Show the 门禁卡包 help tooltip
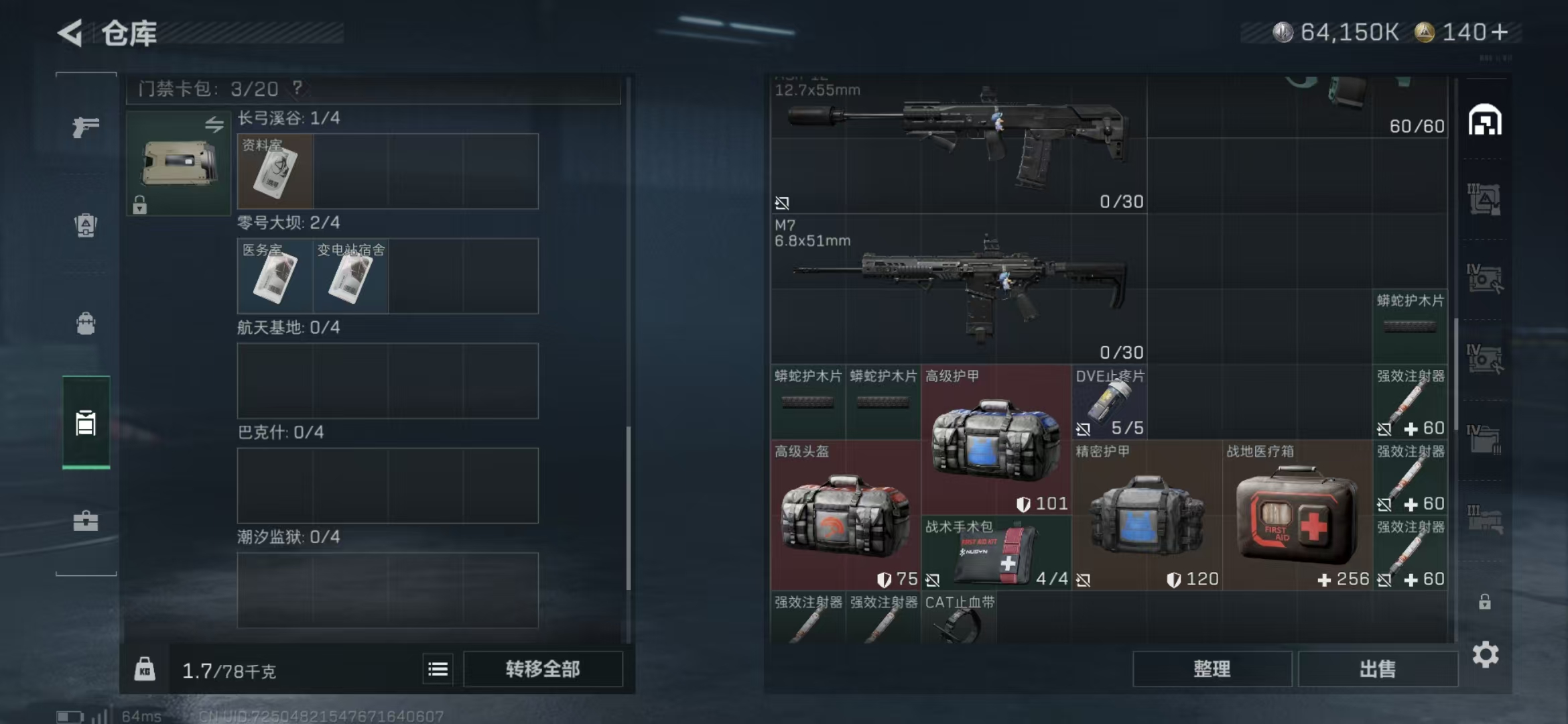 coord(298,88)
